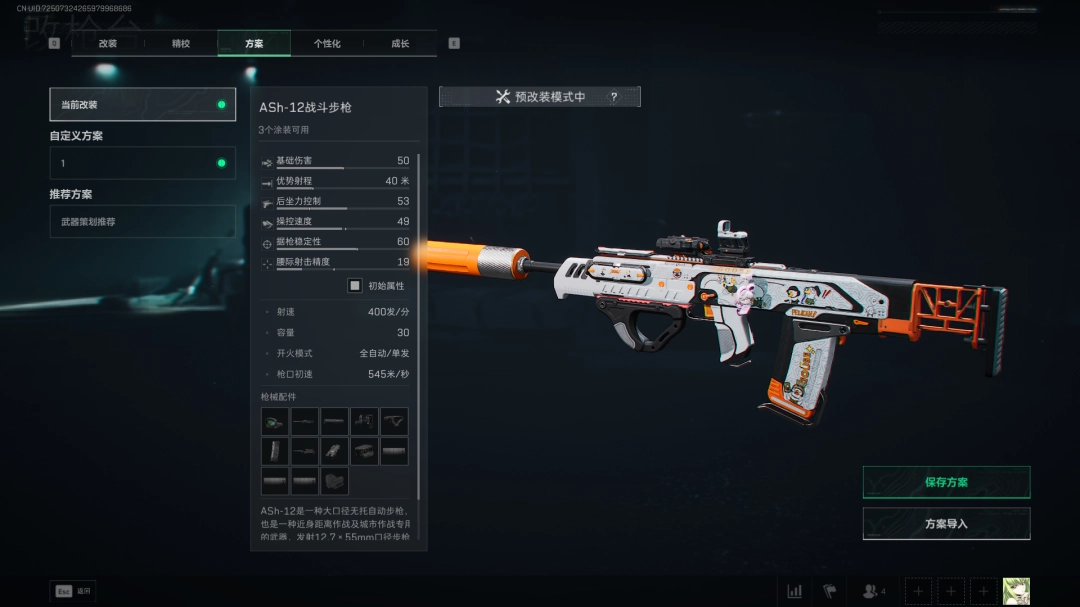
Task: Click the 预改装模式中 banner
Action: (x=540, y=97)
